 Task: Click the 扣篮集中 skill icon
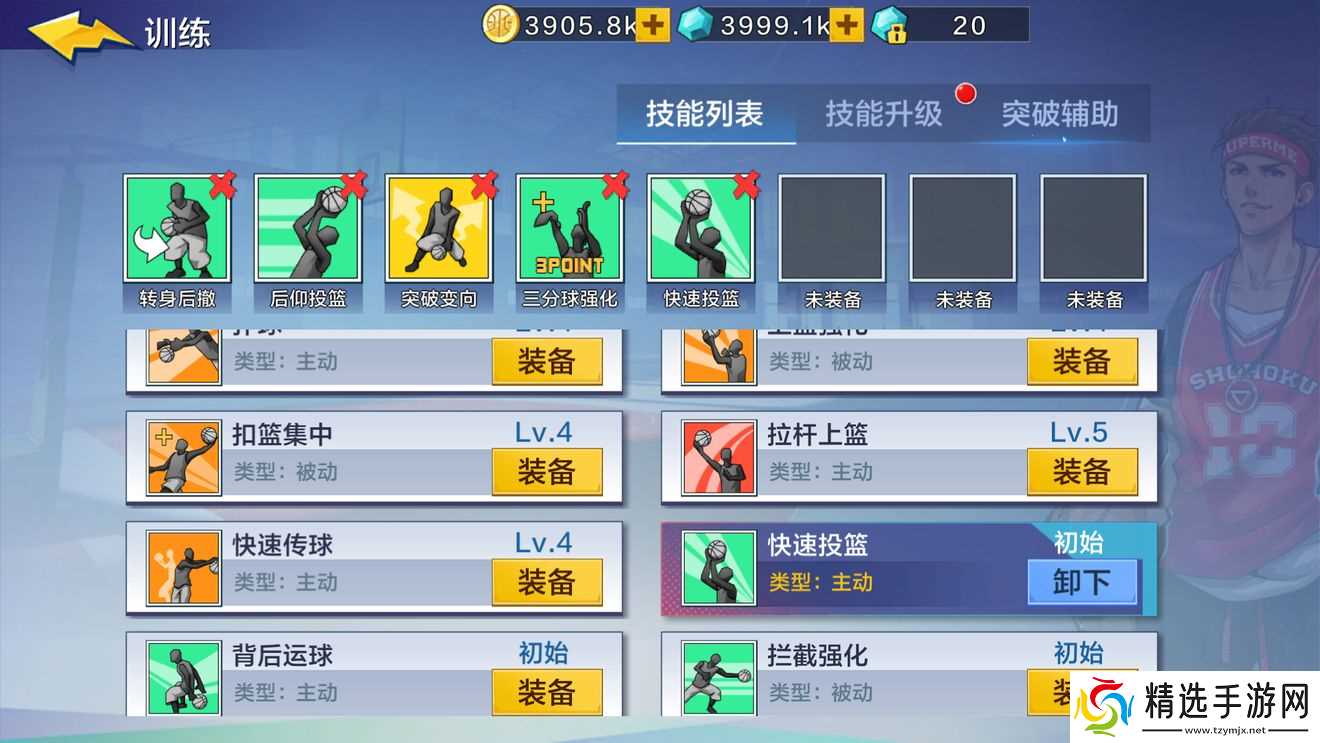point(182,456)
